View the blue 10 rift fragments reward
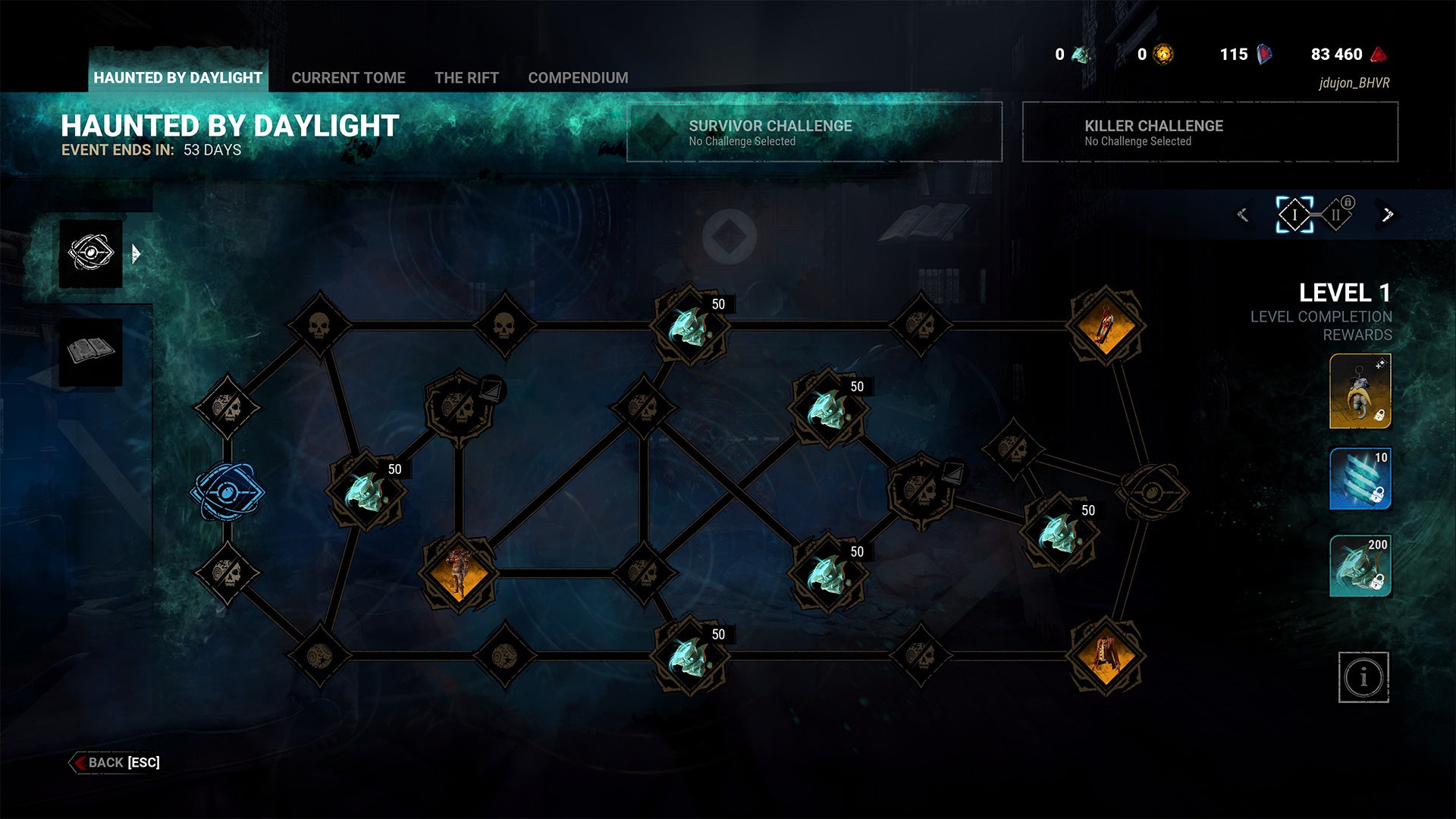Screen dimensions: 1456x819 click(x=1360, y=479)
